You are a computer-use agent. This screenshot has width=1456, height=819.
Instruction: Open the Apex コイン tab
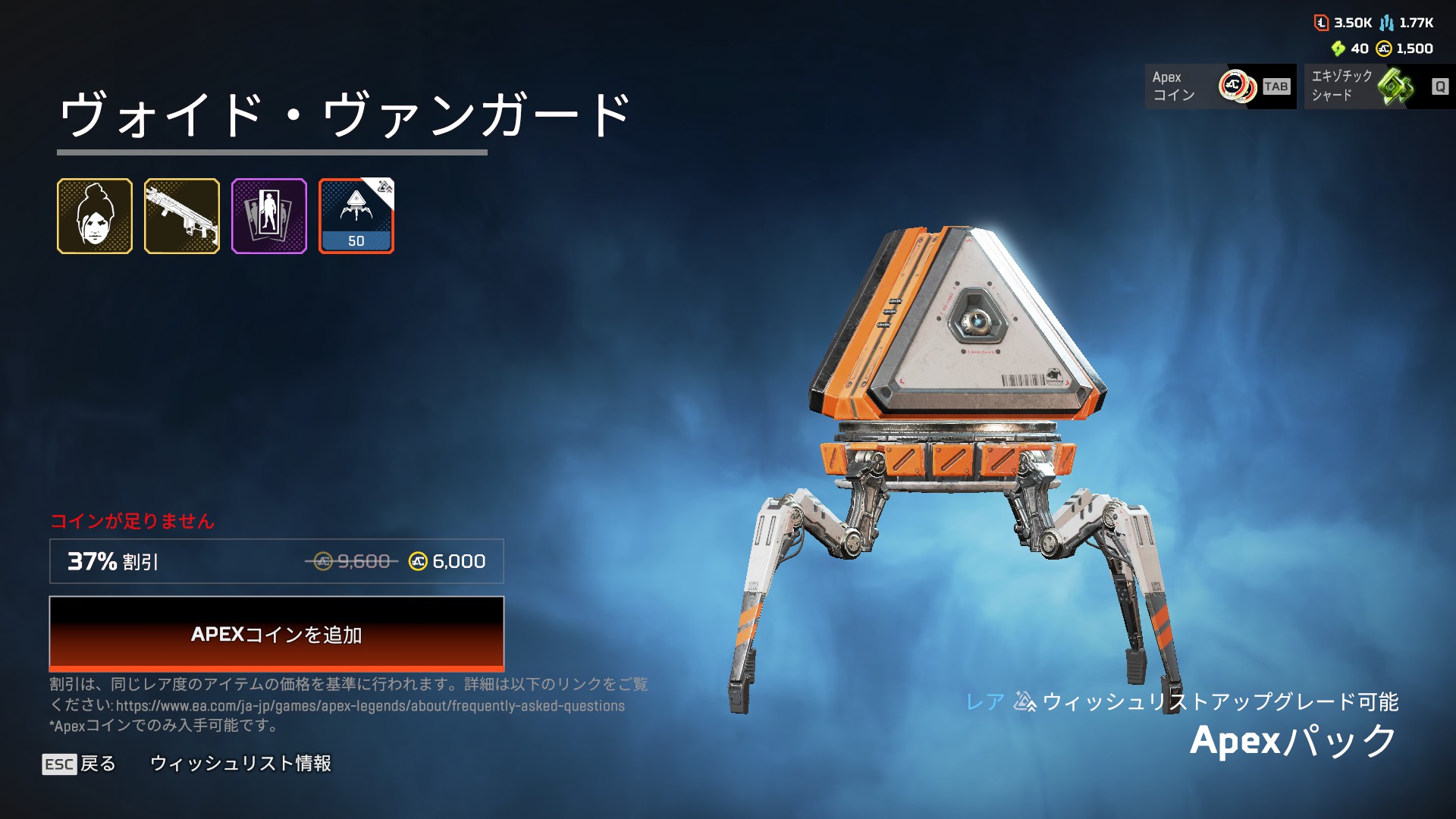(x=1220, y=86)
